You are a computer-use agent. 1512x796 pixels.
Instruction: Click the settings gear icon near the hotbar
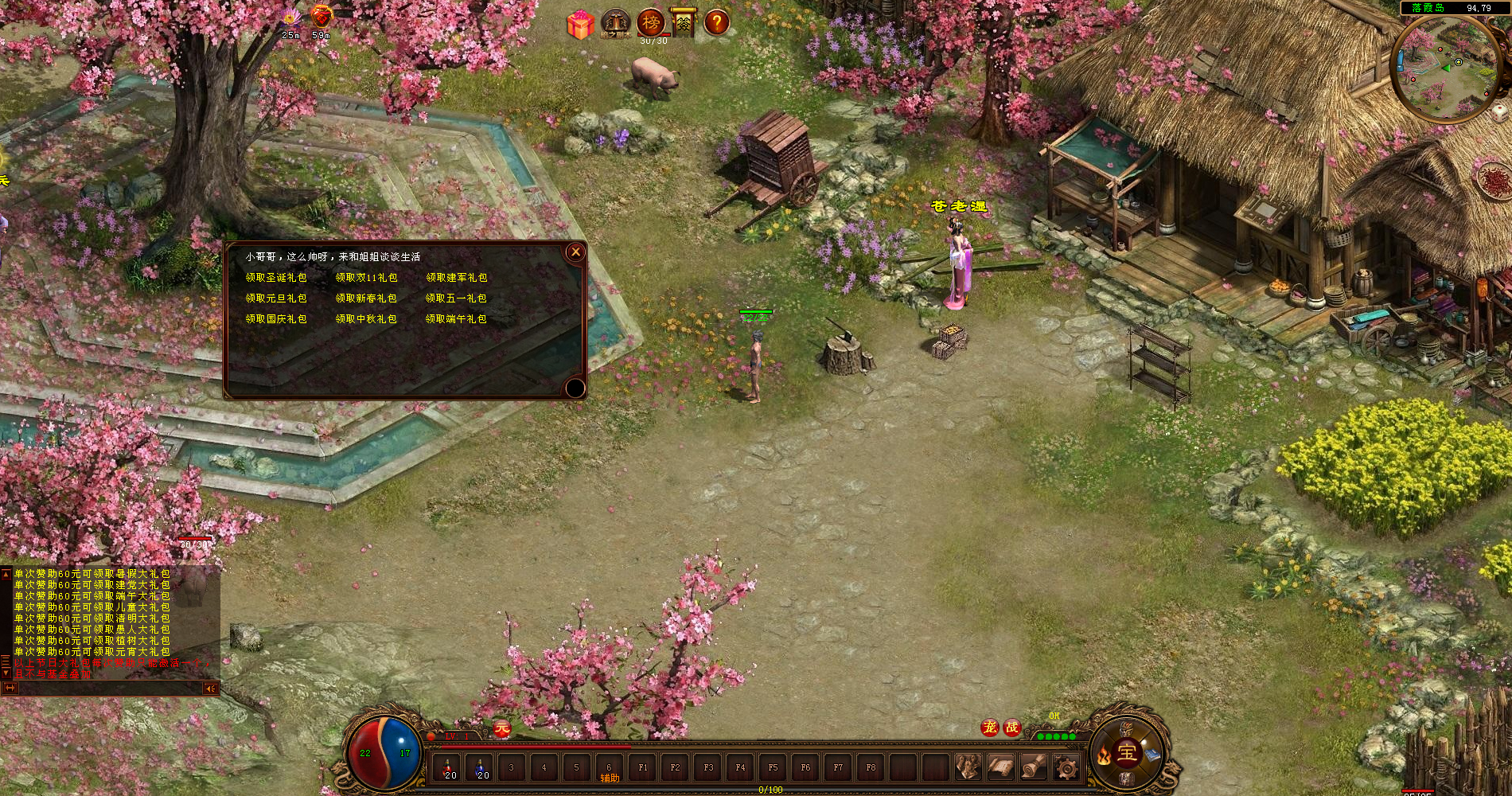[1065, 769]
